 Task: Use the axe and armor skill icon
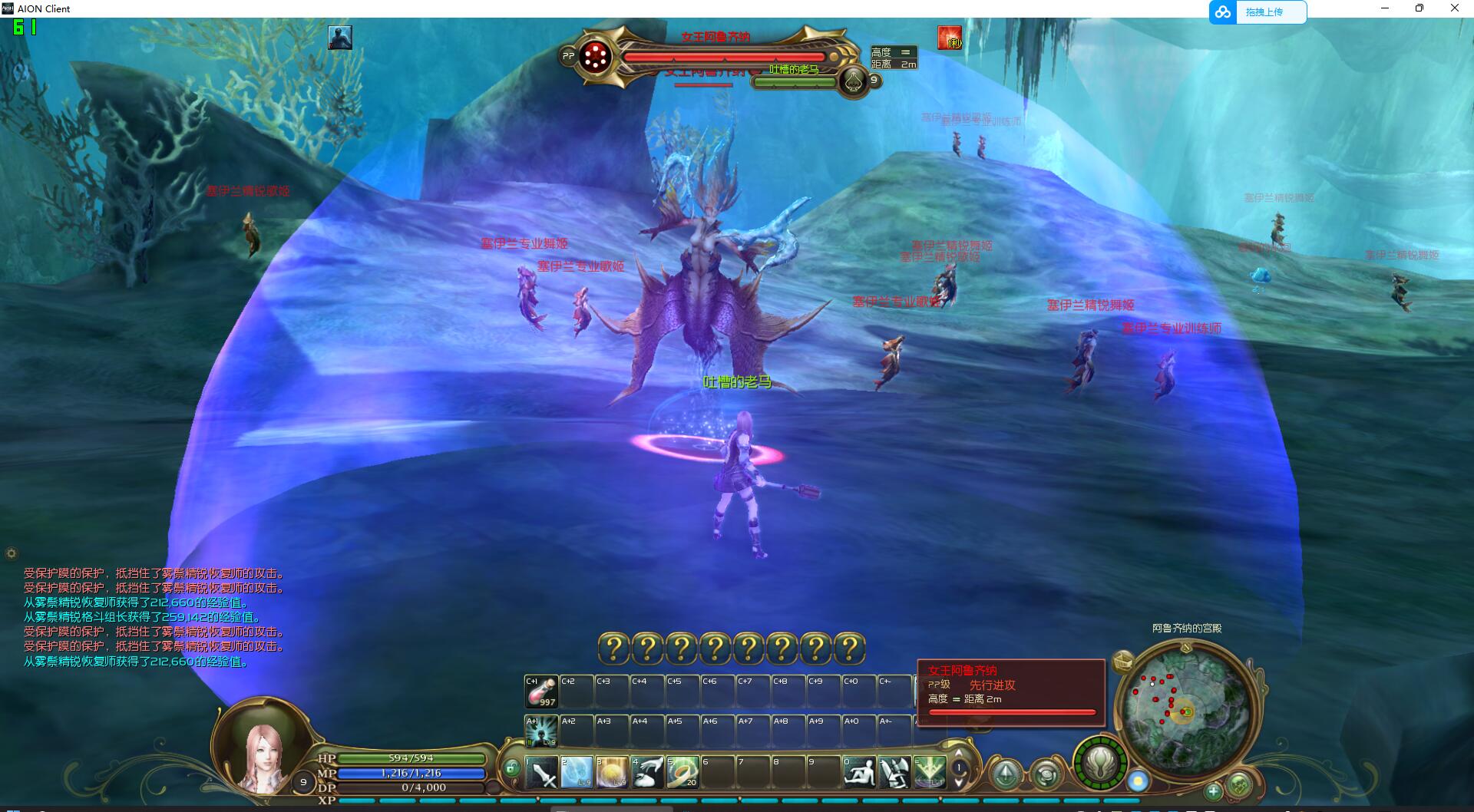click(894, 772)
